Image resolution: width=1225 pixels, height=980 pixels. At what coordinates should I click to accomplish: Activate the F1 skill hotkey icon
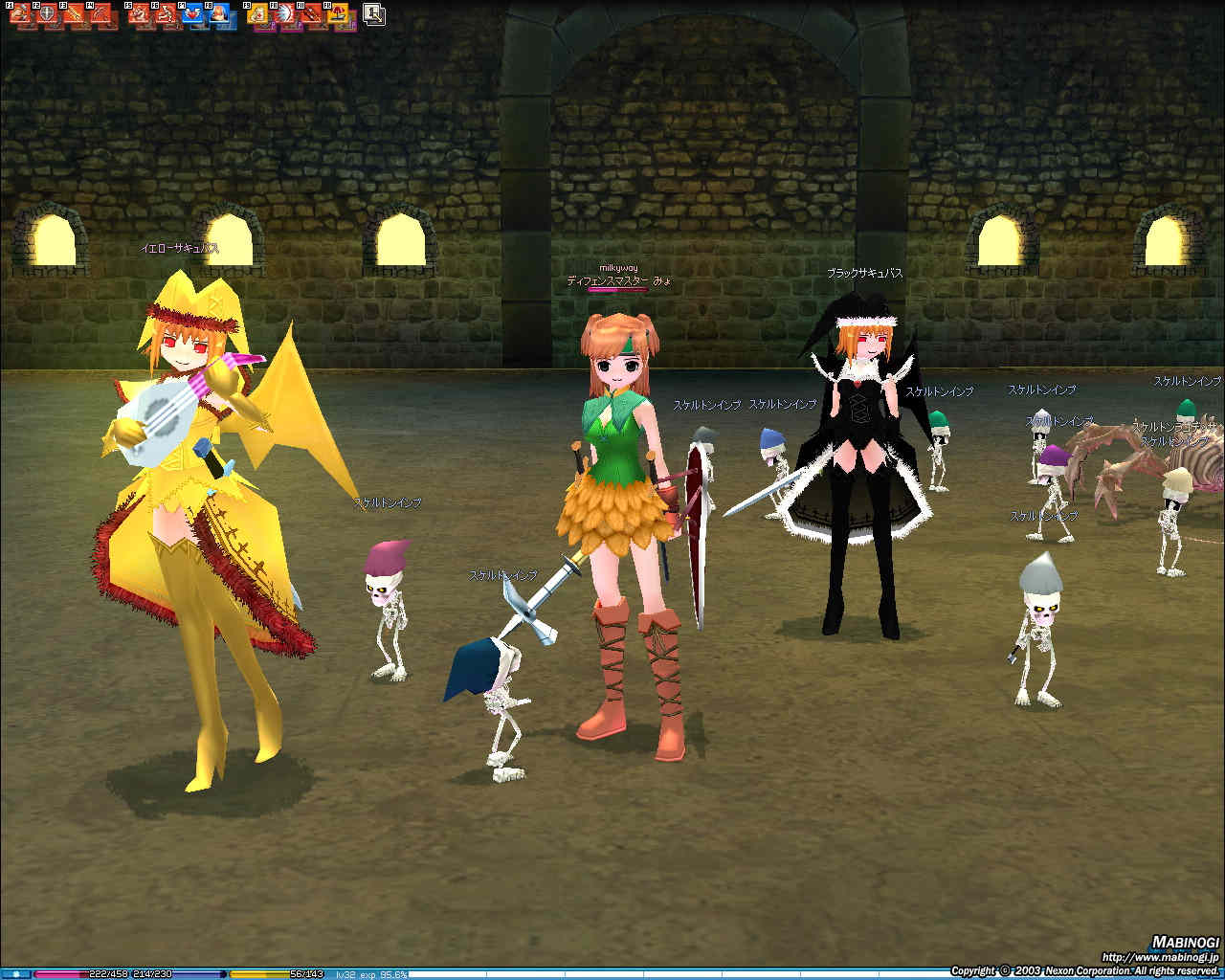click(x=22, y=16)
